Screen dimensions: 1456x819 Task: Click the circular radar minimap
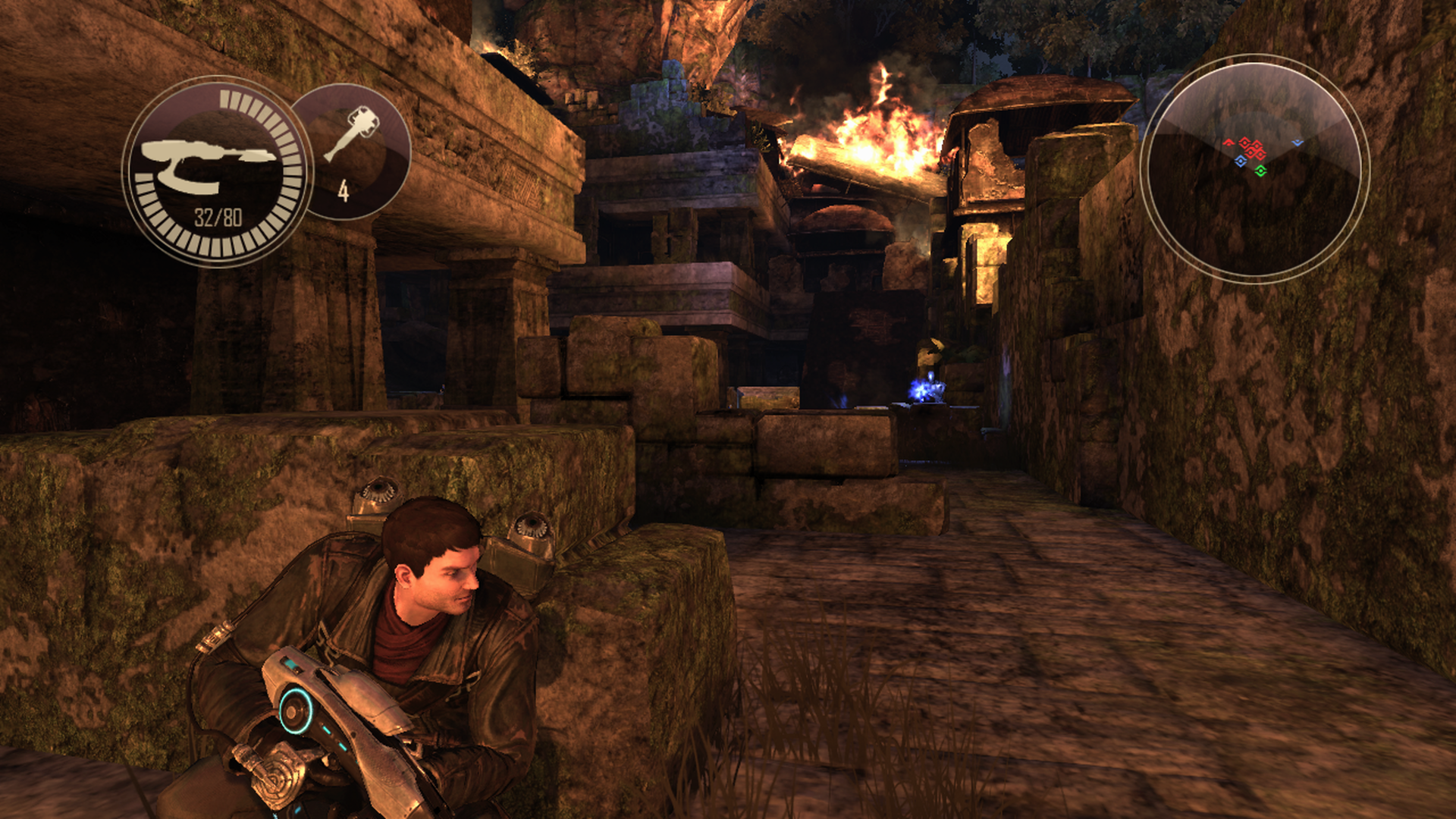coord(1254,168)
